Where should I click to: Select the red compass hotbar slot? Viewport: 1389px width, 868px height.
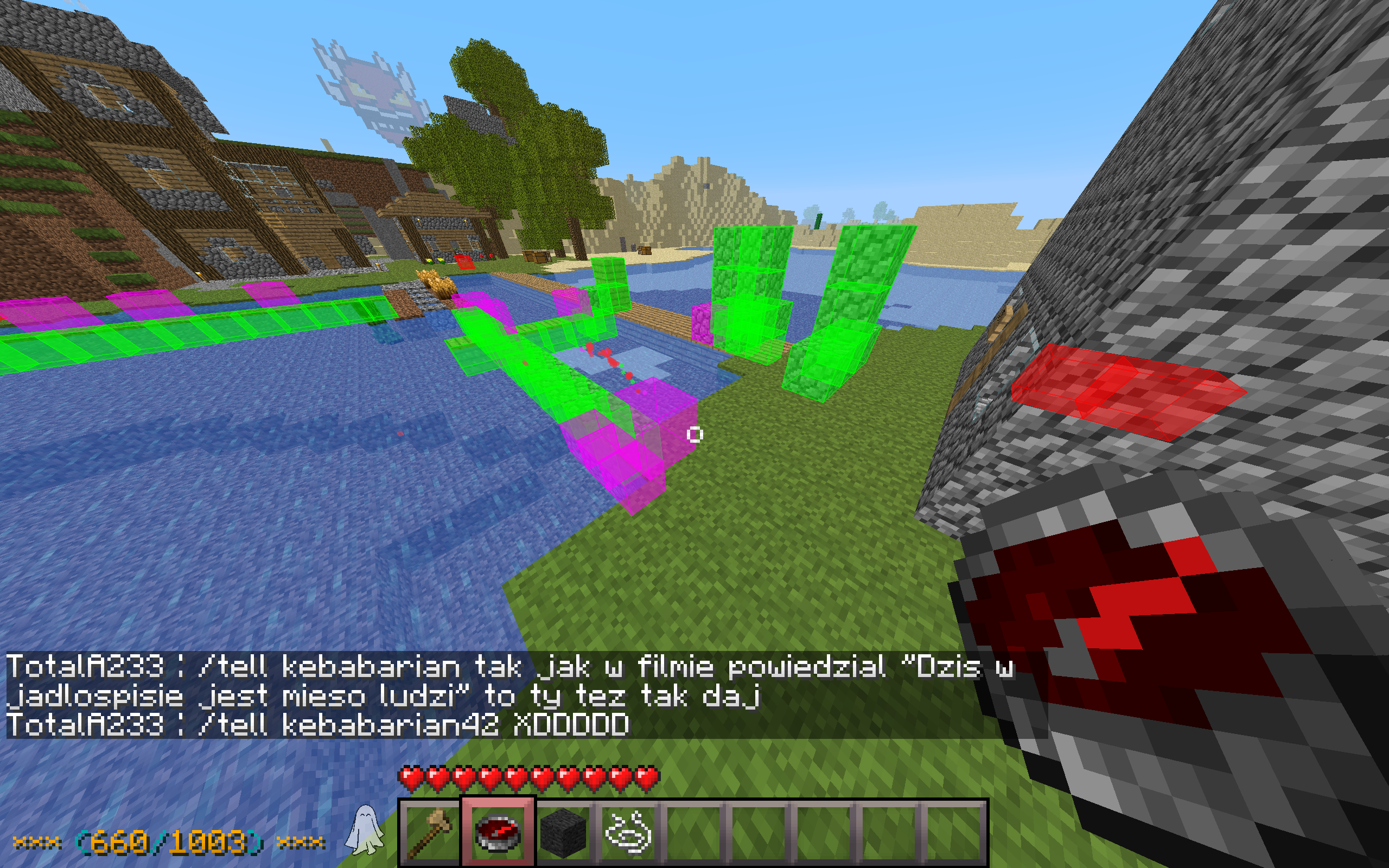[x=498, y=832]
